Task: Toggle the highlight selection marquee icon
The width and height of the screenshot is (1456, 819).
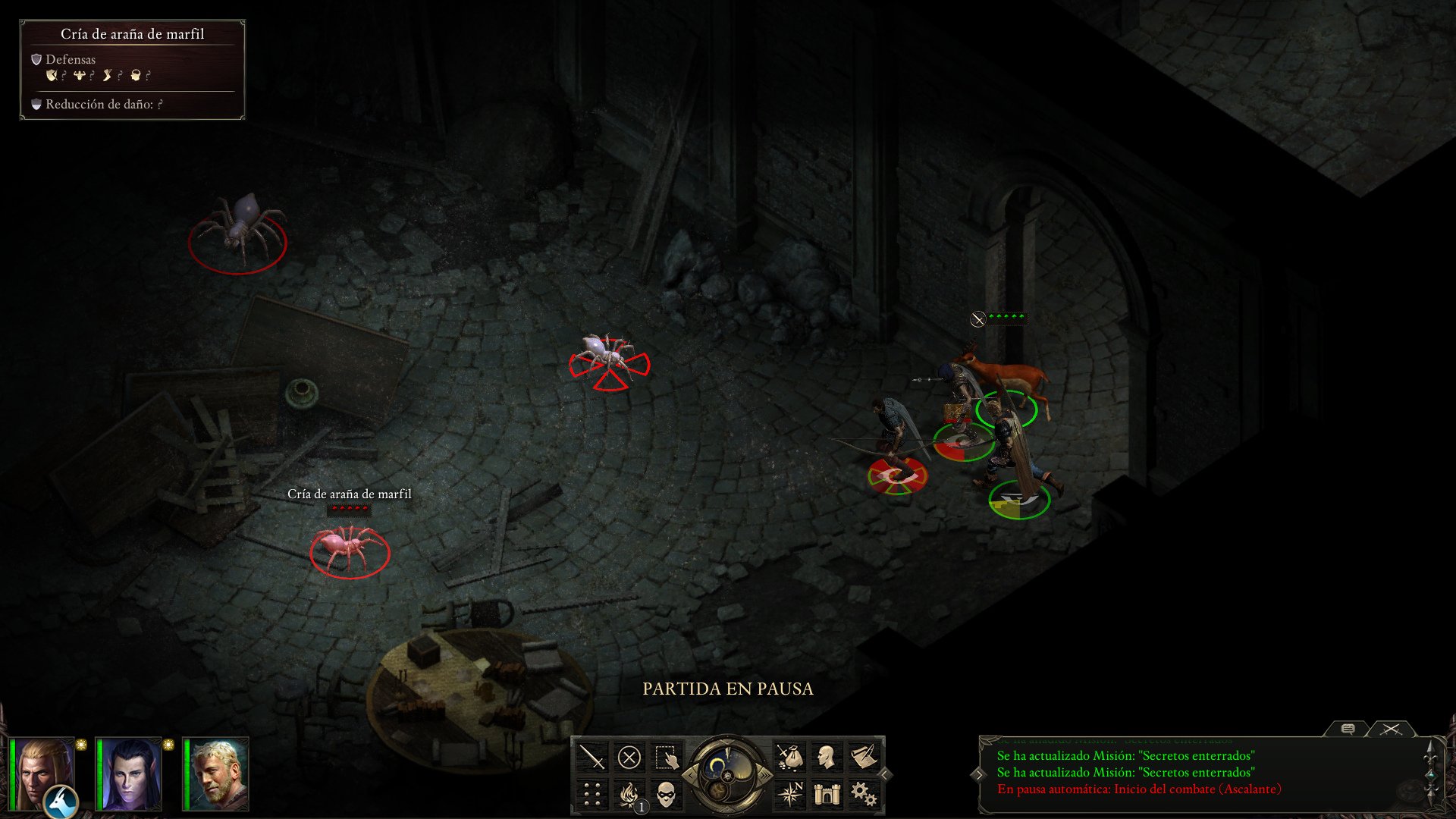Action: 666,757
